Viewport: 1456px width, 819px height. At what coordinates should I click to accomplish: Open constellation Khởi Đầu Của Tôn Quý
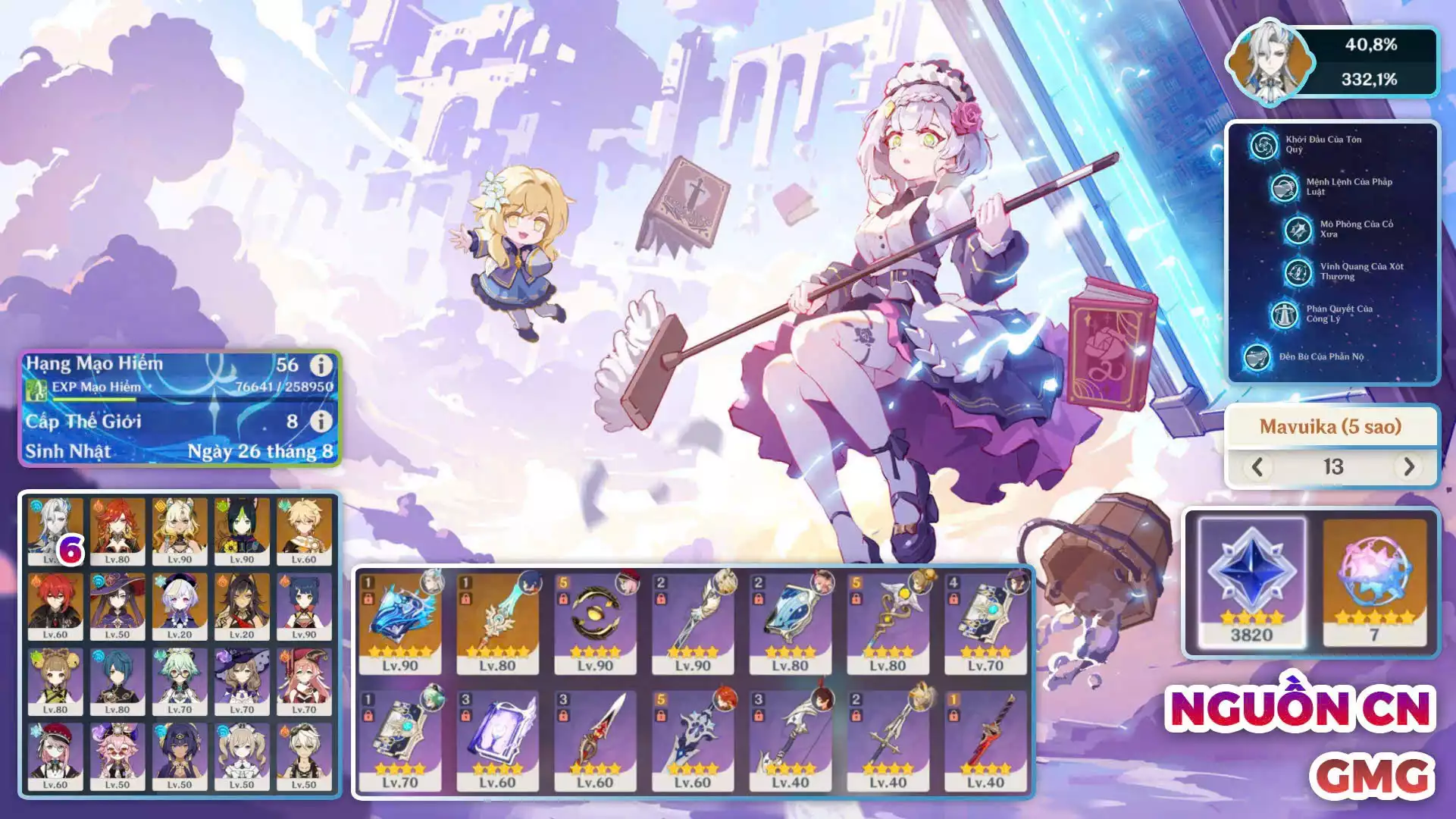pos(1264,145)
